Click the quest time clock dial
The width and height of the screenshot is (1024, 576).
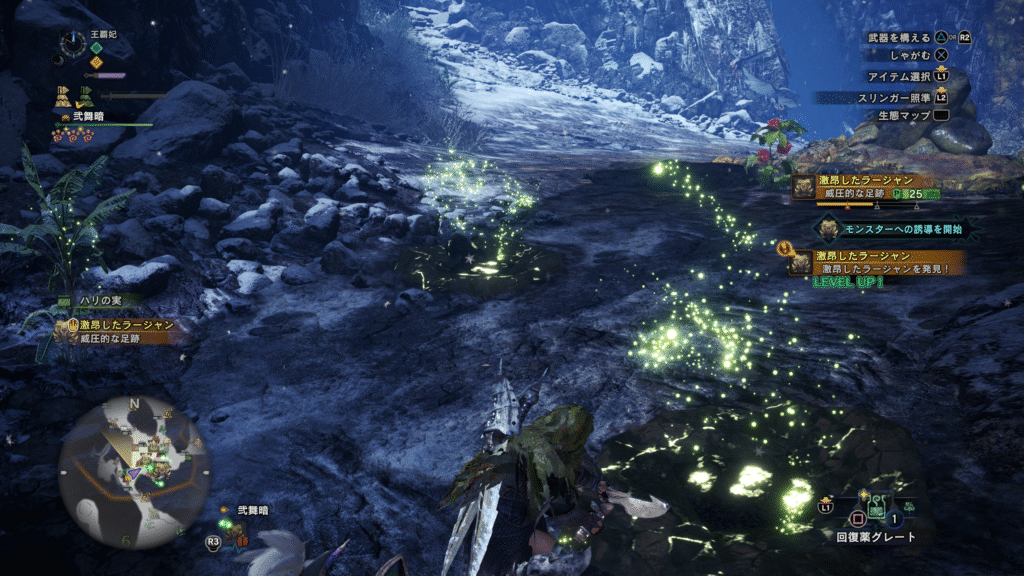73,42
